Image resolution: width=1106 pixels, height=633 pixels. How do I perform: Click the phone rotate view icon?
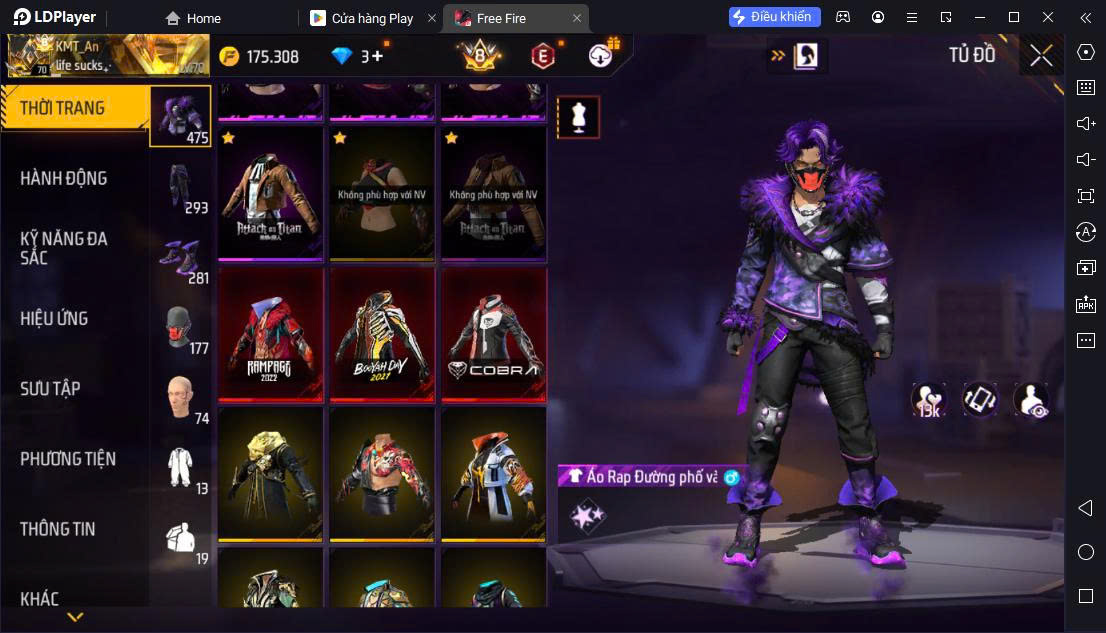click(x=980, y=399)
